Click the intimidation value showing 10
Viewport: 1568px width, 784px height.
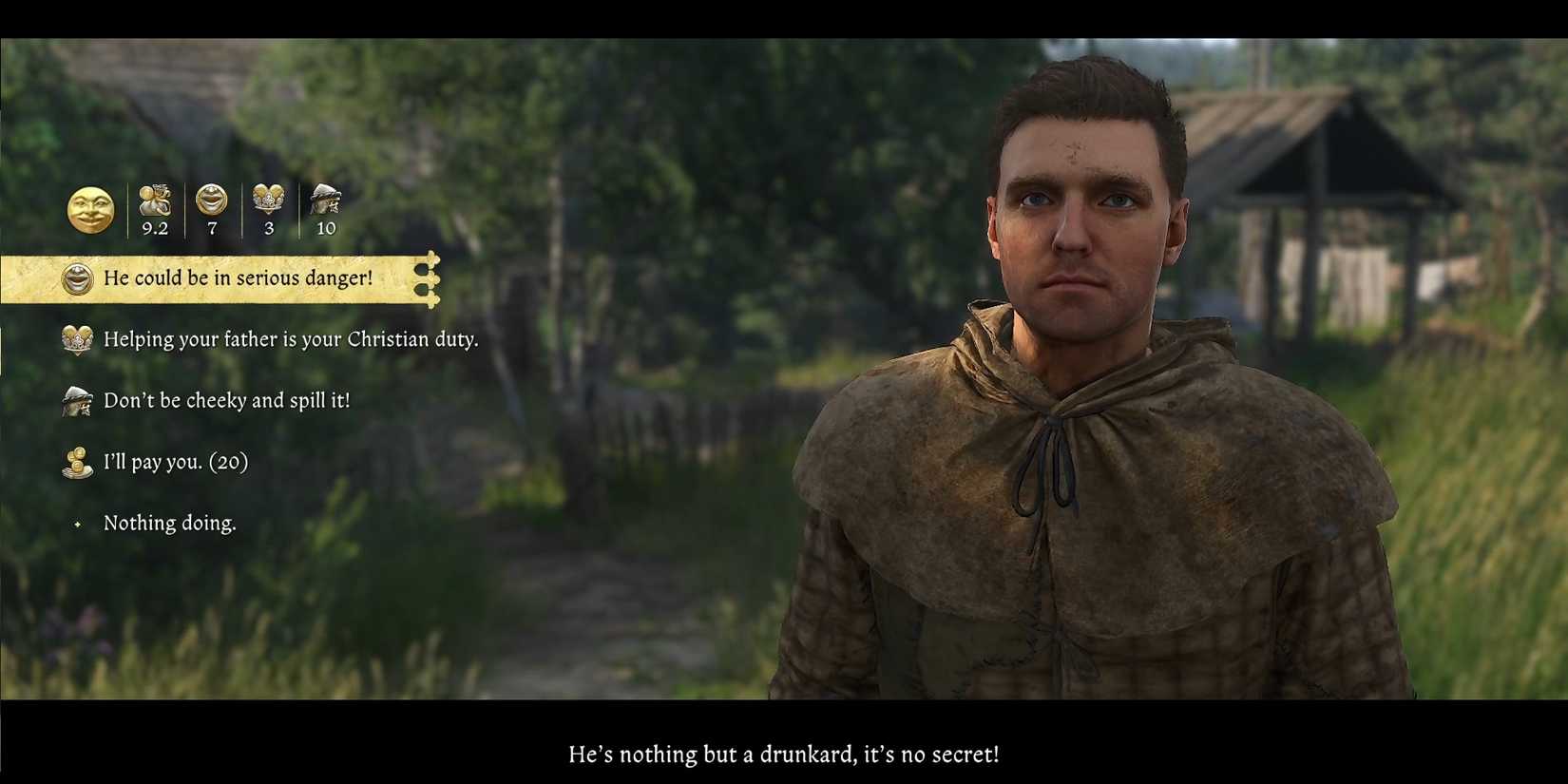325,228
